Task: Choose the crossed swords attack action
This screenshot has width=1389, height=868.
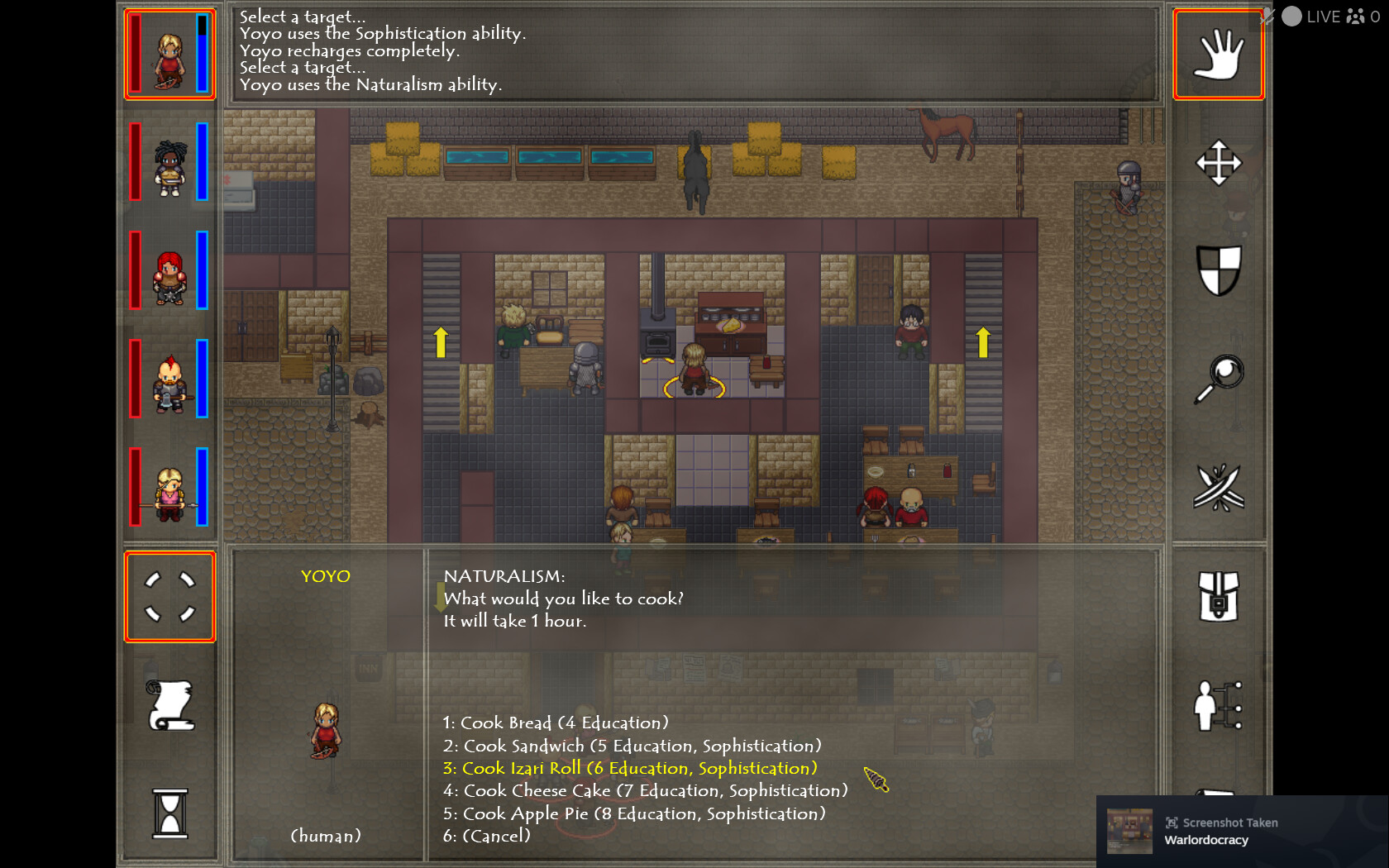Action: point(1218,488)
